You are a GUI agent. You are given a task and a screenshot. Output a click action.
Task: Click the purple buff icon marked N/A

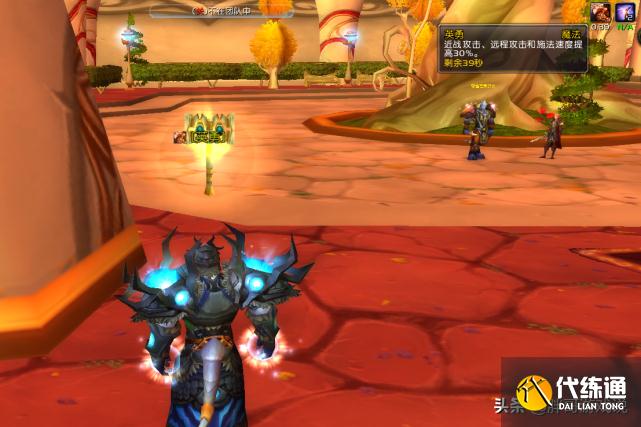click(625, 11)
